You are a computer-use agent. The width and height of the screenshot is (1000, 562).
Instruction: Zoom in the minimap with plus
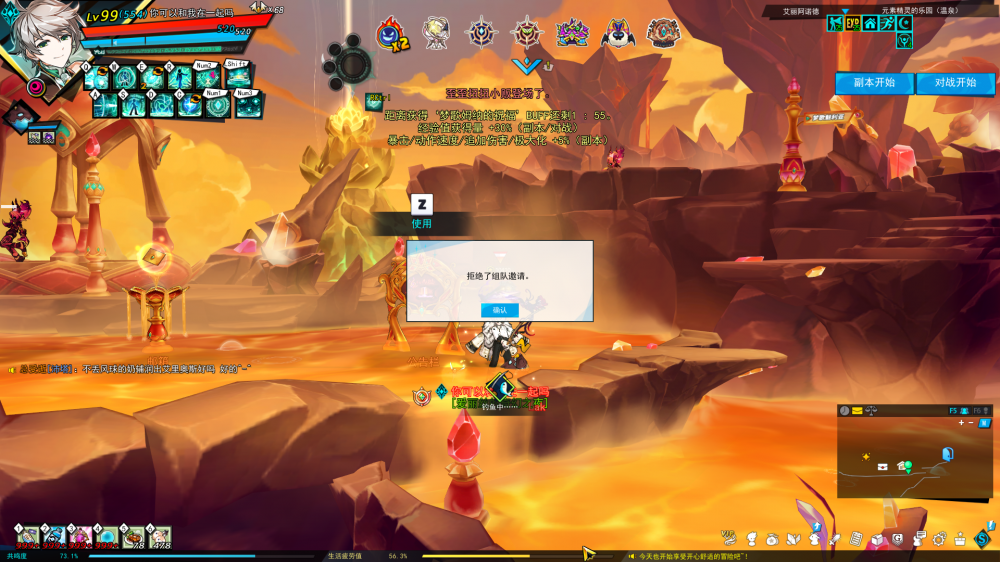click(961, 423)
